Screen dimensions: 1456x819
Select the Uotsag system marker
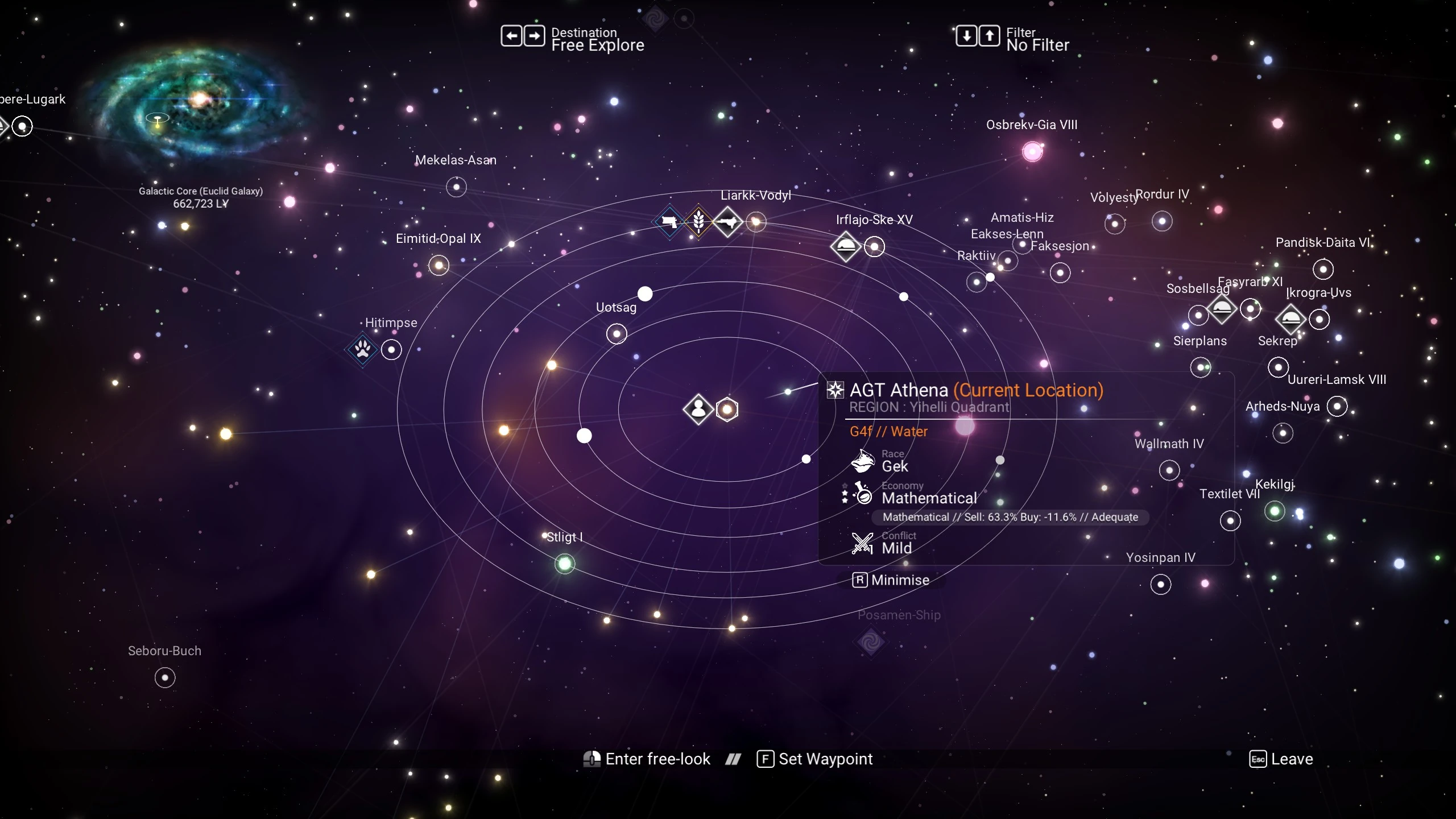[617, 333]
